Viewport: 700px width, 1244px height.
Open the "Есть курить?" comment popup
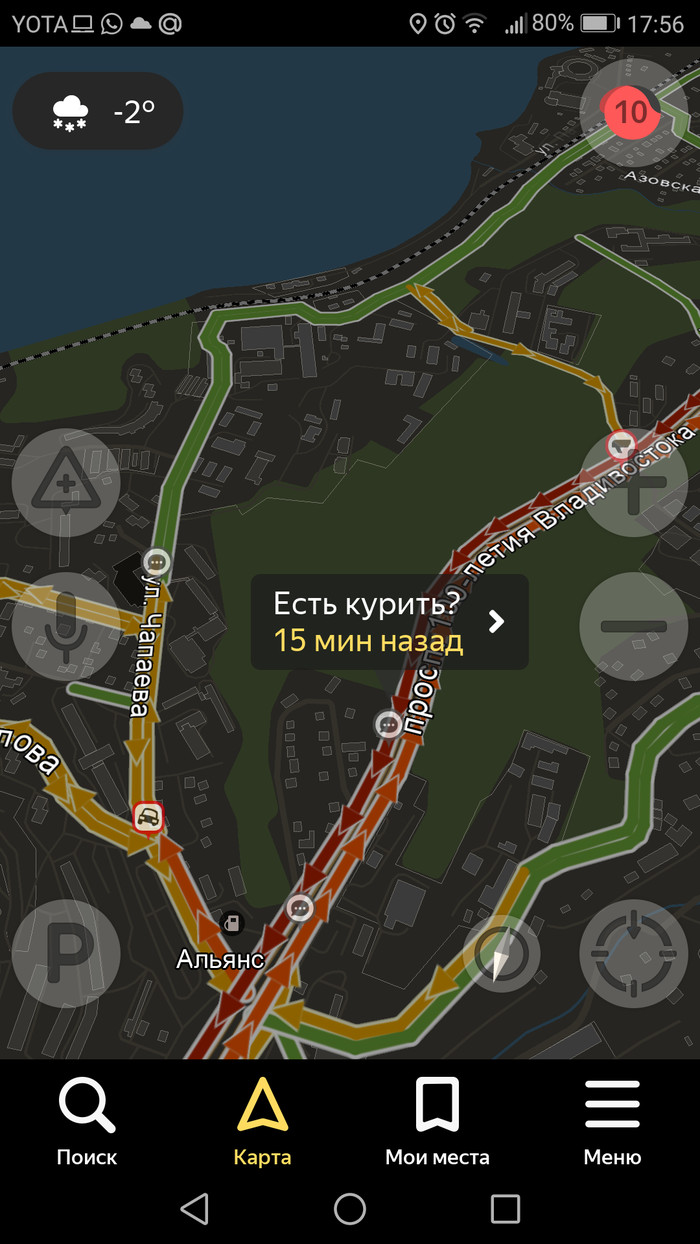389,622
